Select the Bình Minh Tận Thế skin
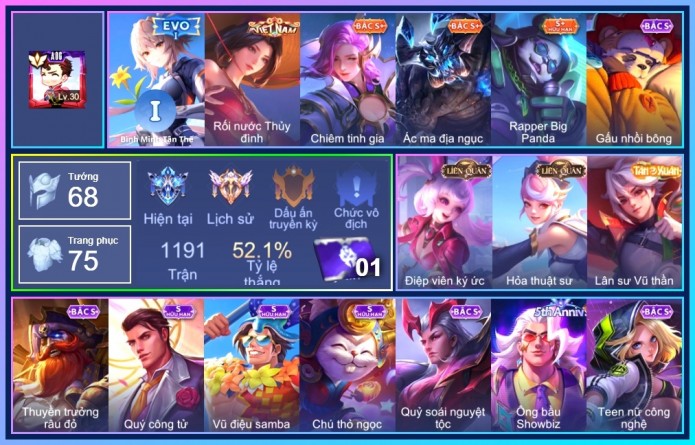Viewport: 695px width, 445px height. [x=155, y=80]
